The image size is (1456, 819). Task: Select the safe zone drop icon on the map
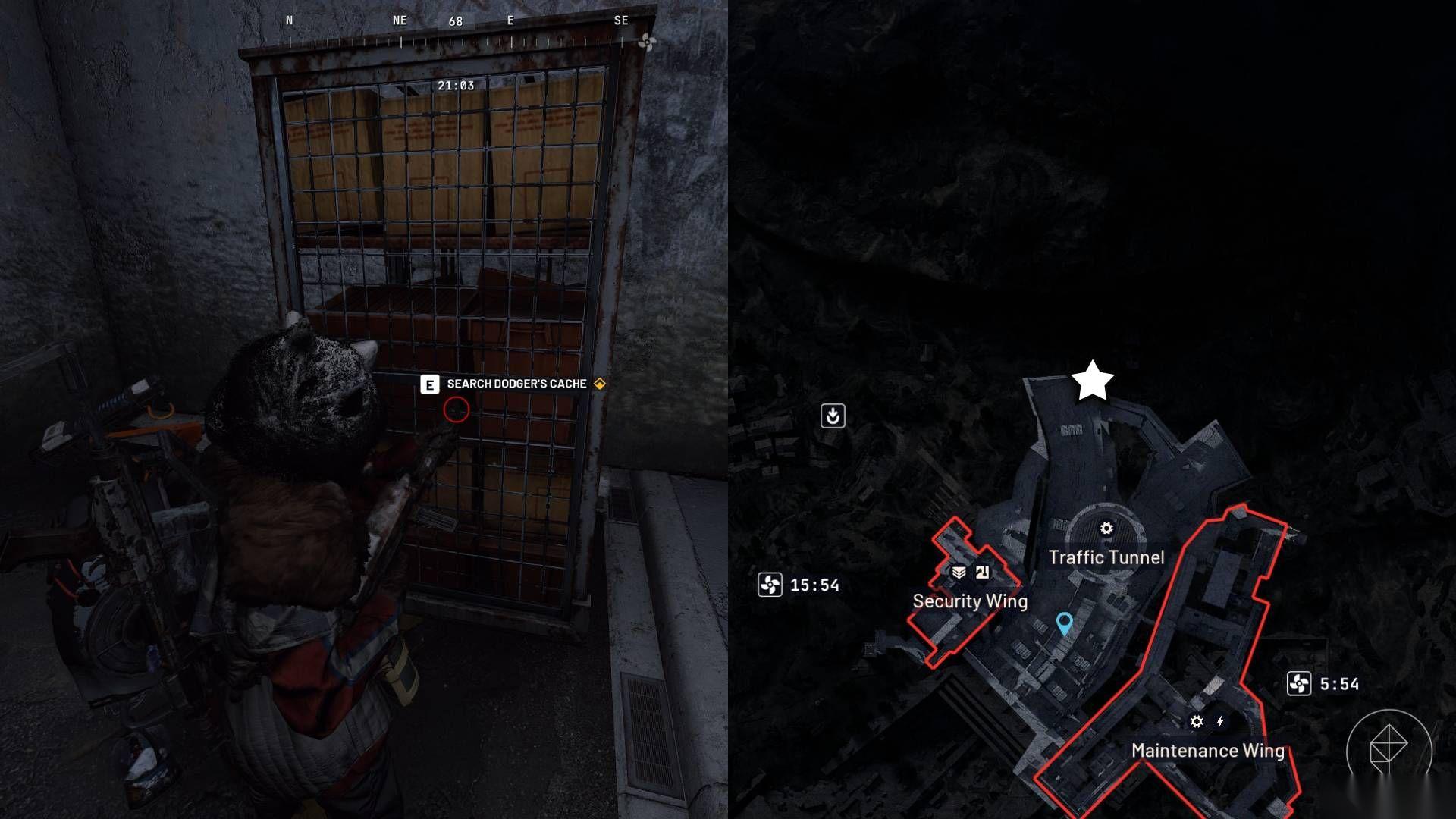tap(832, 416)
